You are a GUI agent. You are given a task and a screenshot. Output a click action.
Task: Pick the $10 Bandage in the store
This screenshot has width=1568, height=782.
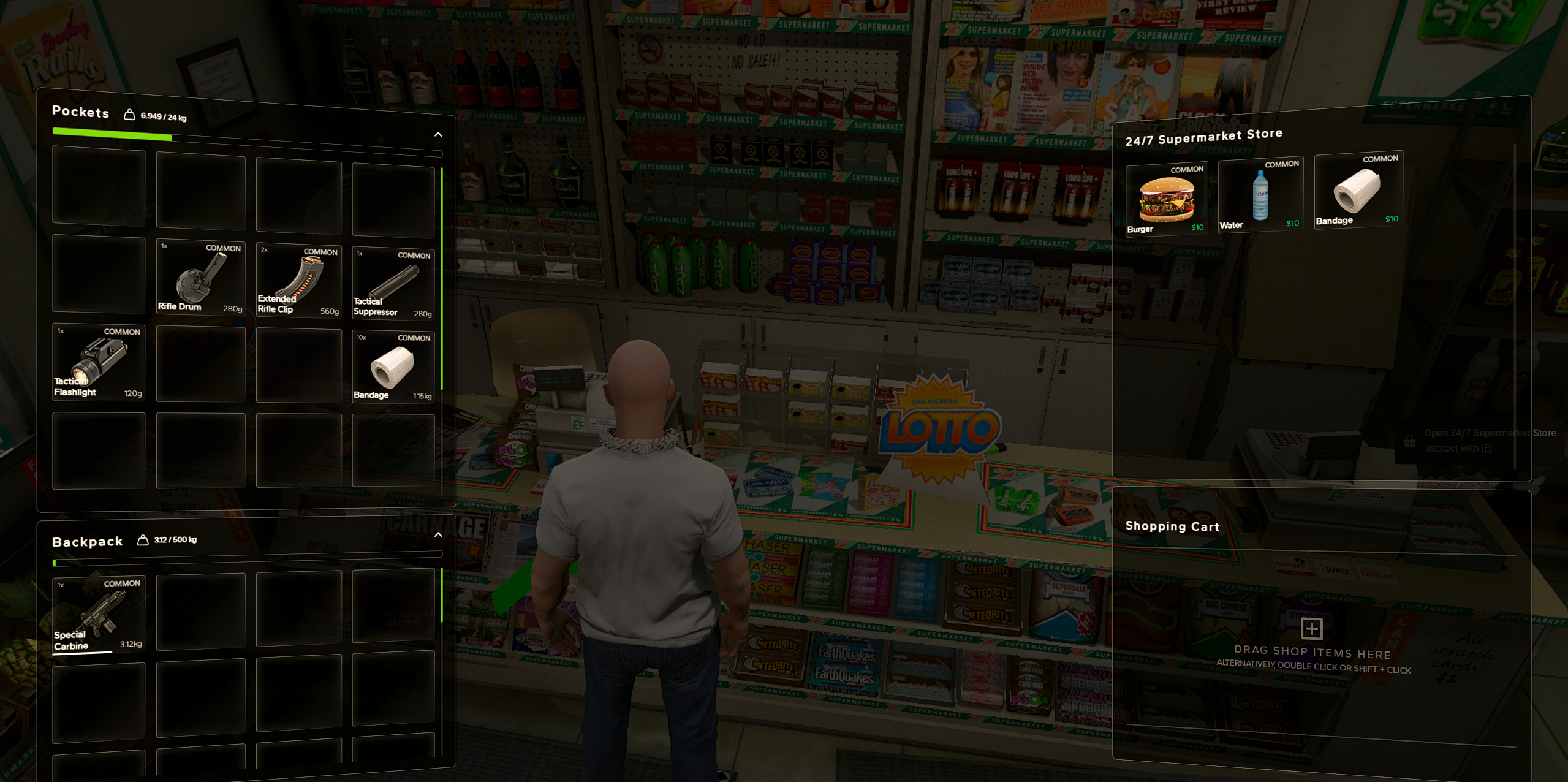(x=1358, y=190)
